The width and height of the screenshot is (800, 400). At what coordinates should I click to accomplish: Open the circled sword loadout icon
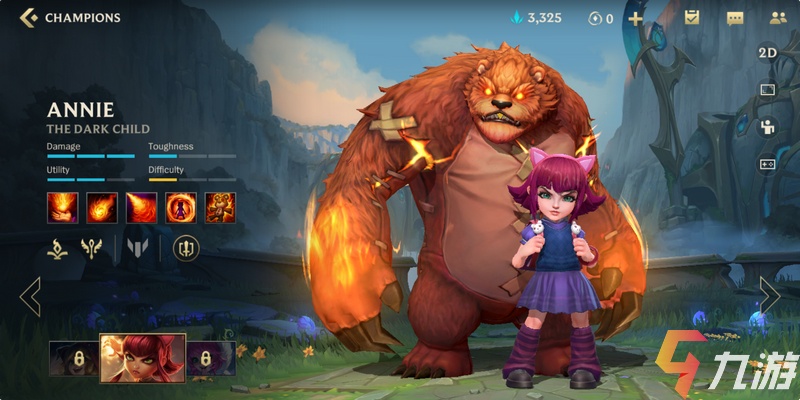click(x=185, y=249)
